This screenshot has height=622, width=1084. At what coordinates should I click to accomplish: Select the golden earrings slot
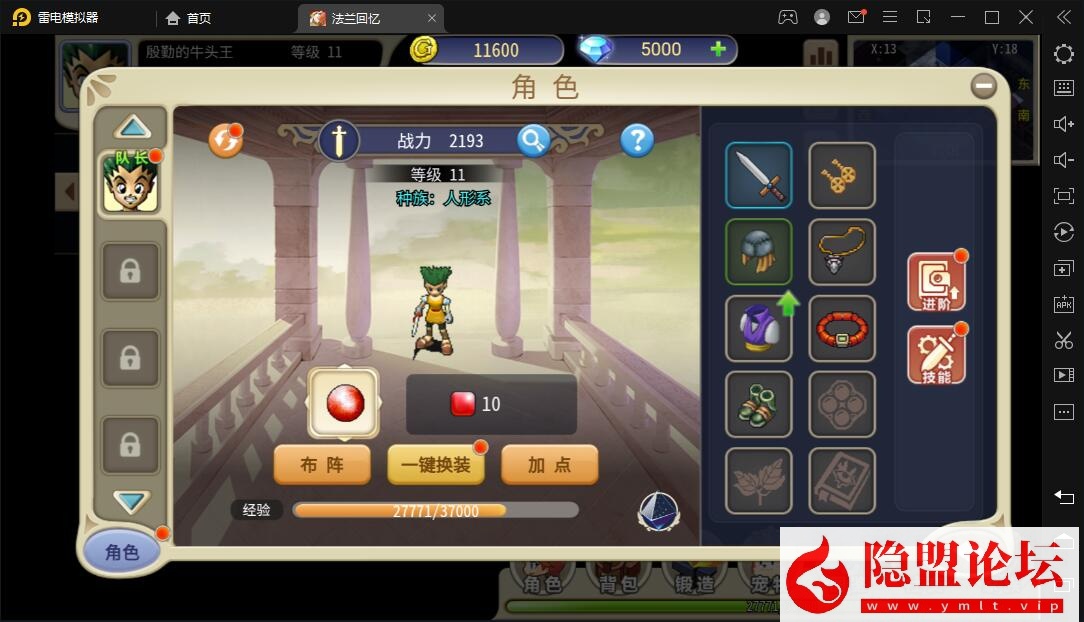click(x=842, y=175)
